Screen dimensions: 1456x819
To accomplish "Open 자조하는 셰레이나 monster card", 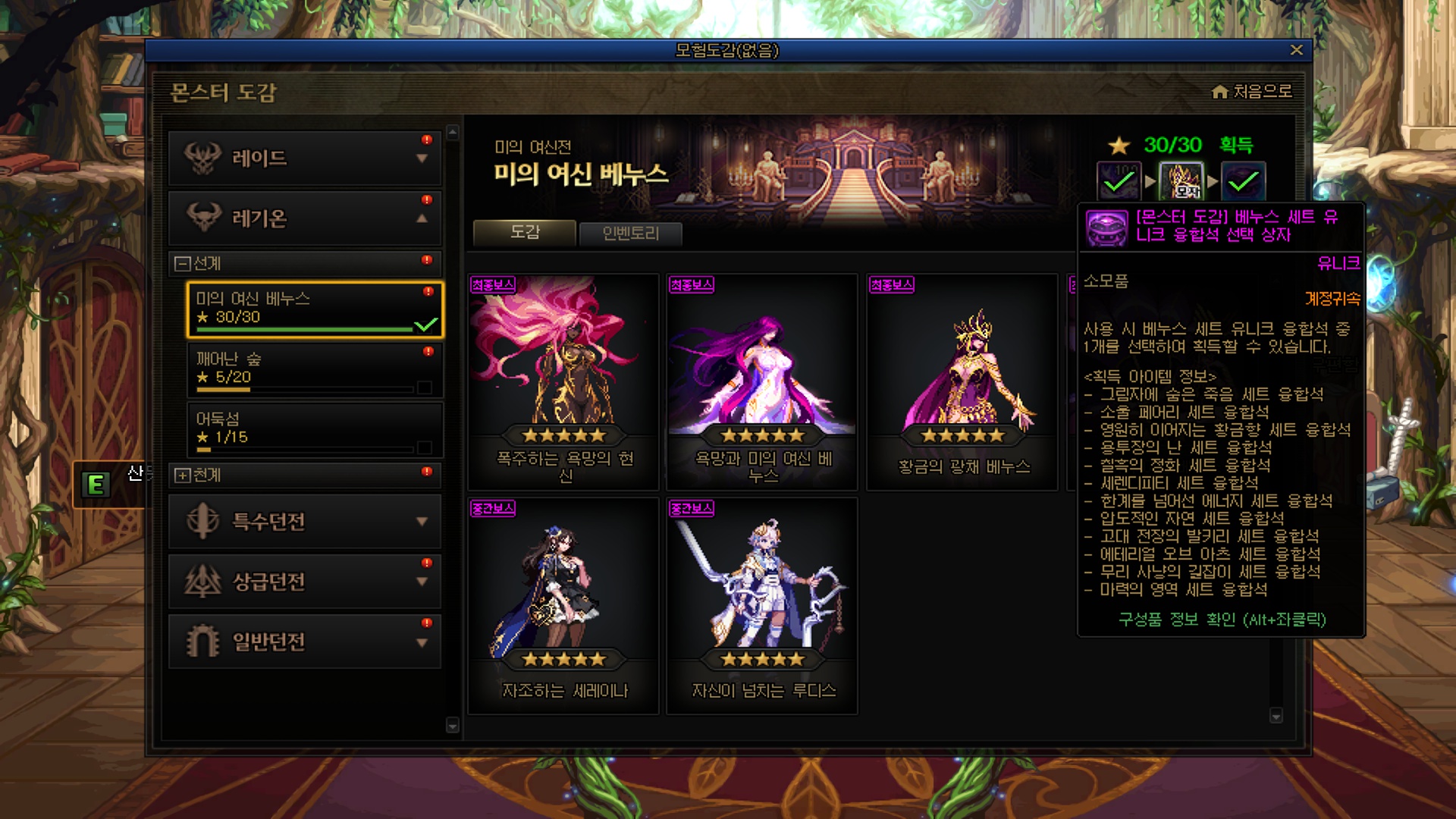I will [x=563, y=605].
